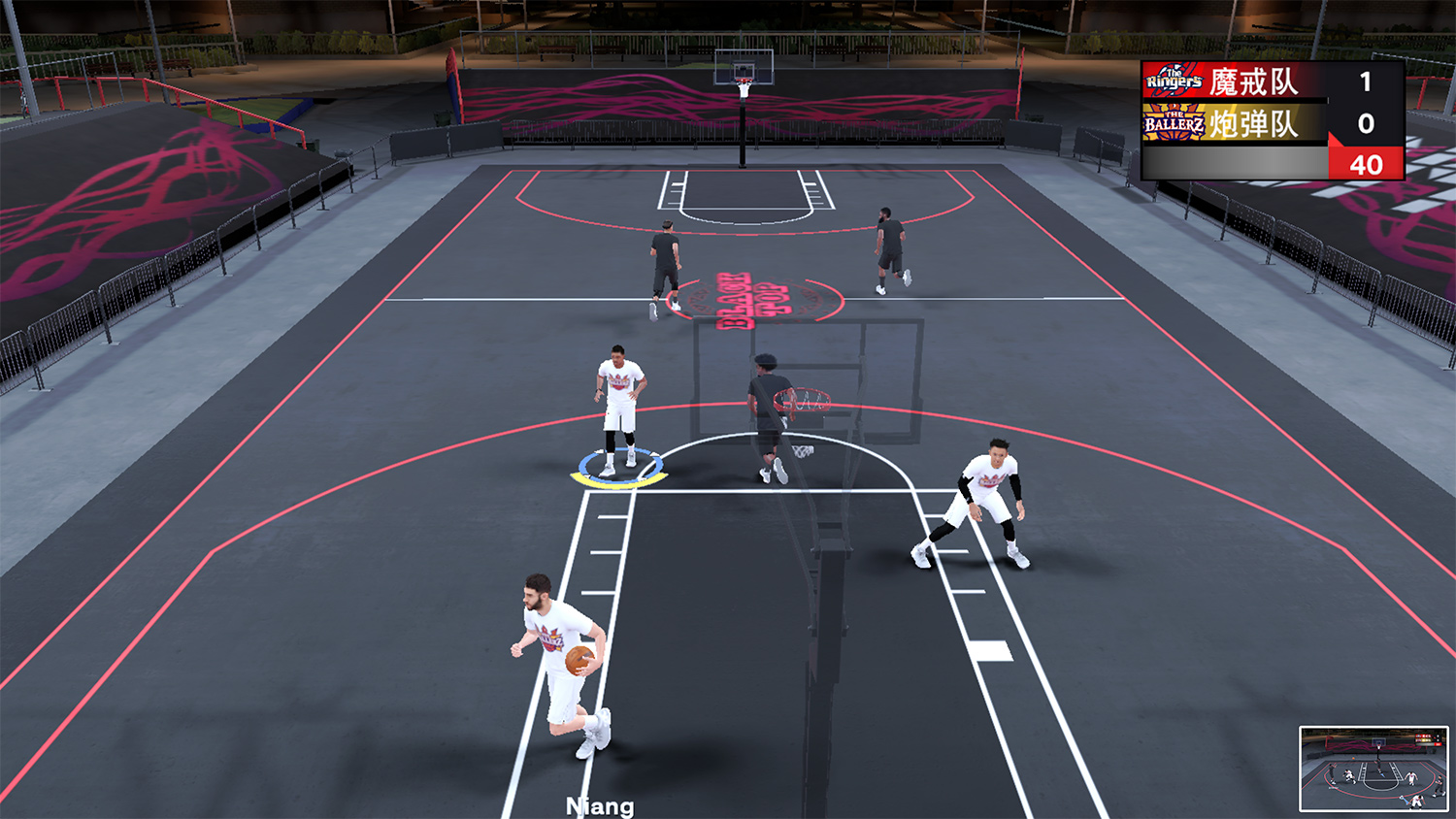The height and width of the screenshot is (819, 1456).
Task: Click the near basketball hoop rim
Action: [x=803, y=398]
